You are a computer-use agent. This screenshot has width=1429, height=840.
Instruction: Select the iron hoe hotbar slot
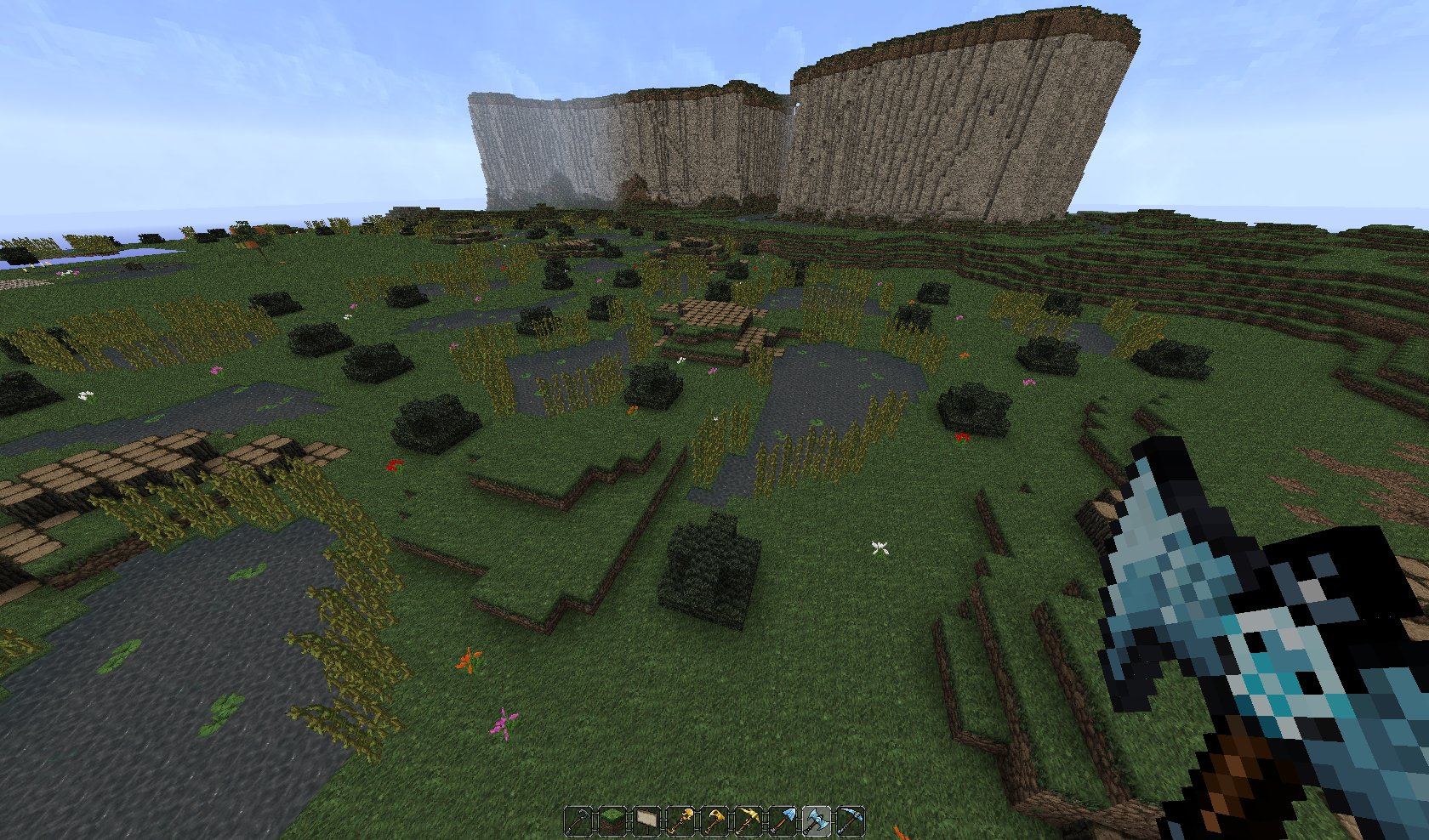point(579,821)
